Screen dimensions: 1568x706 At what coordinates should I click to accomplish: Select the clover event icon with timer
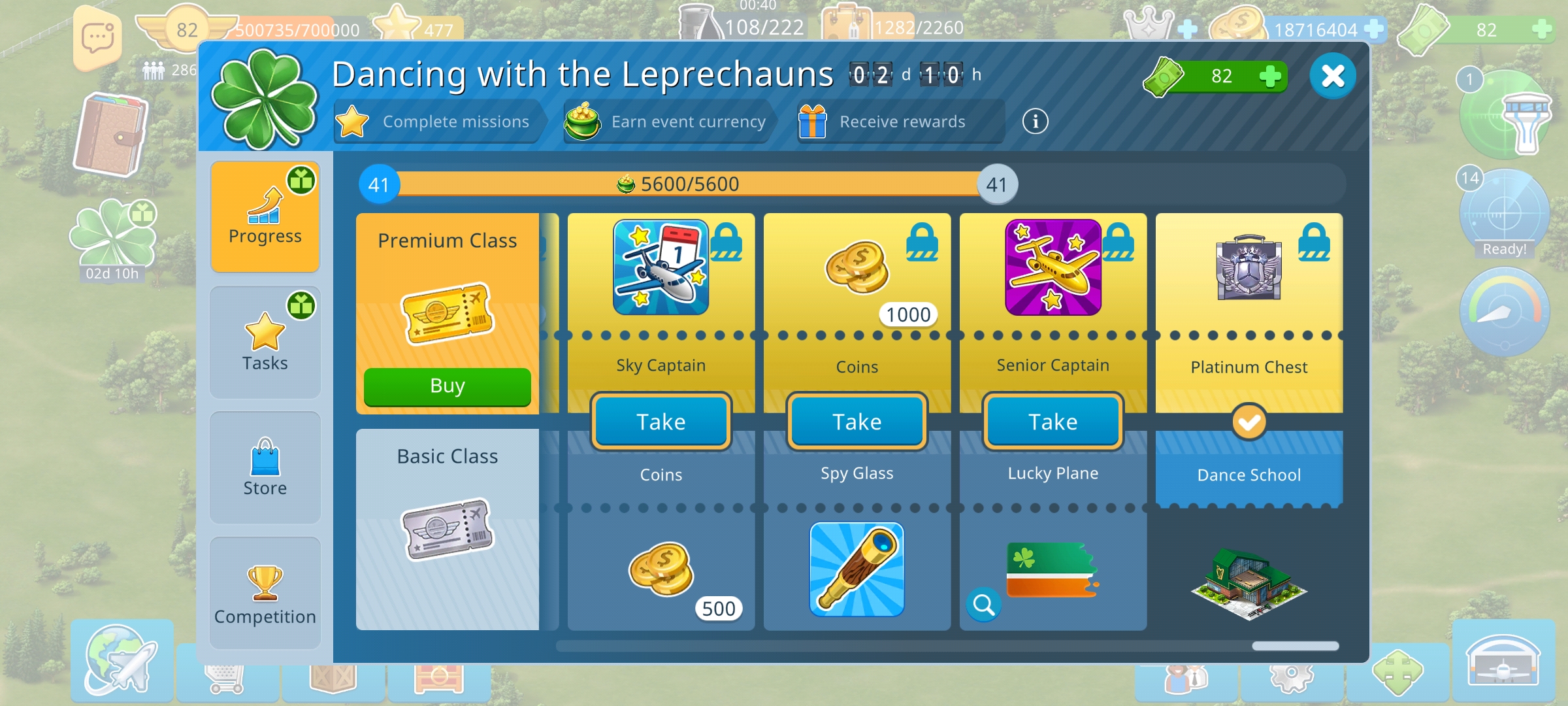(x=112, y=235)
